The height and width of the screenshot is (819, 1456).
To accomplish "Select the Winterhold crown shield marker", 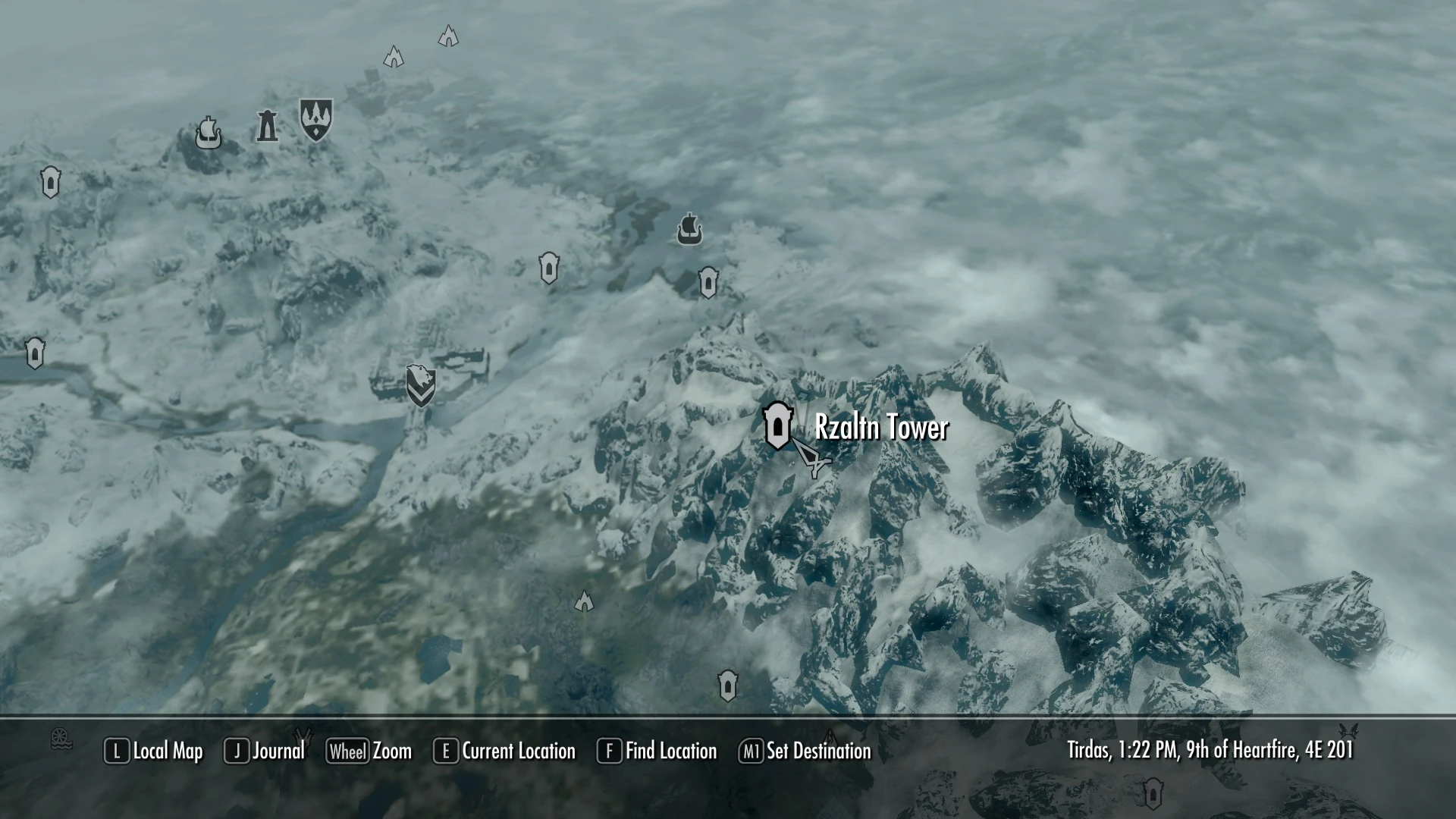I will coord(315,119).
